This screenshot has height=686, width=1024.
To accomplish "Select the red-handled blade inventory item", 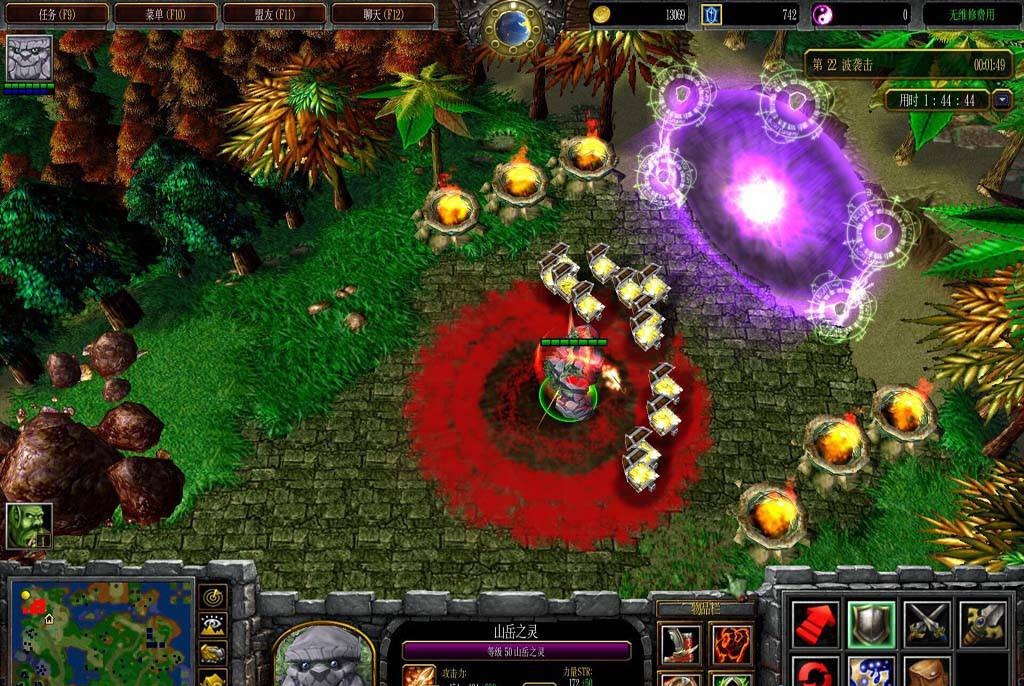I will pyautogui.click(x=681, y=644).
